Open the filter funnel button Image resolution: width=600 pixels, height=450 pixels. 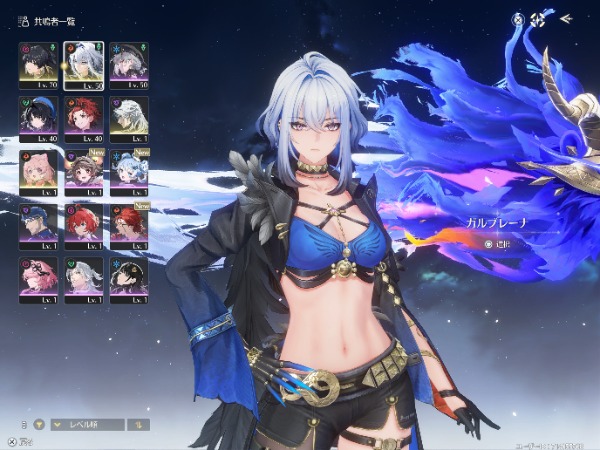pos(40,424)
